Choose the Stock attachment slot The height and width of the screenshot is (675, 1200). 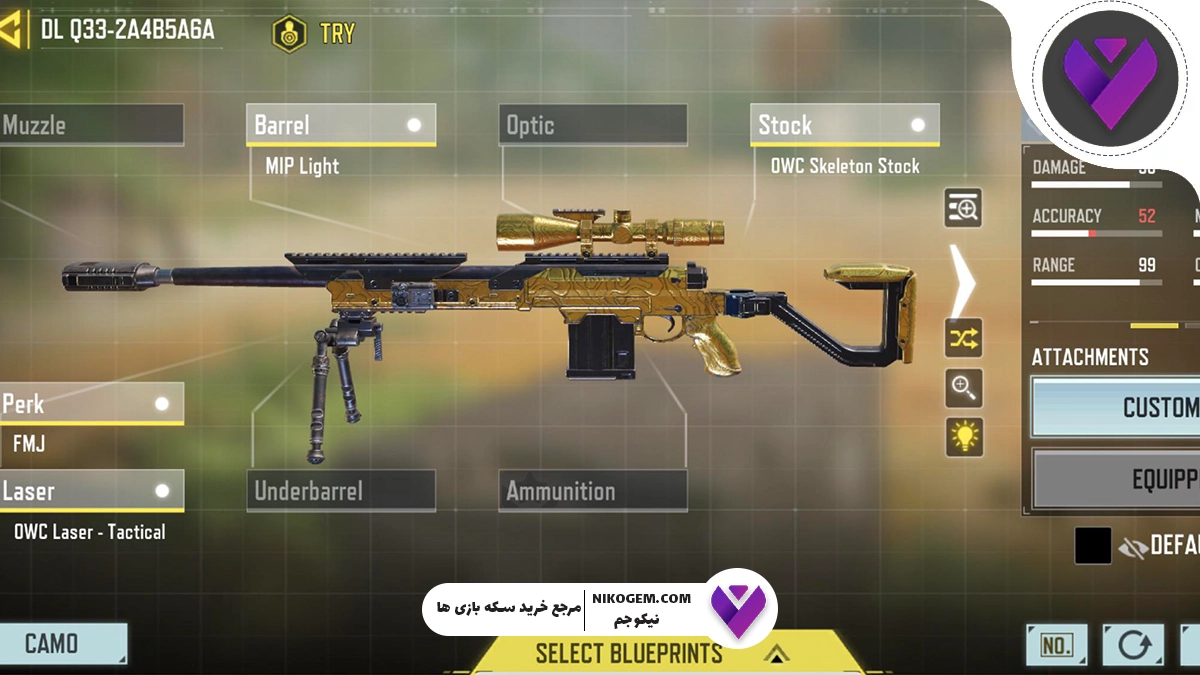[x=844, y=125]
